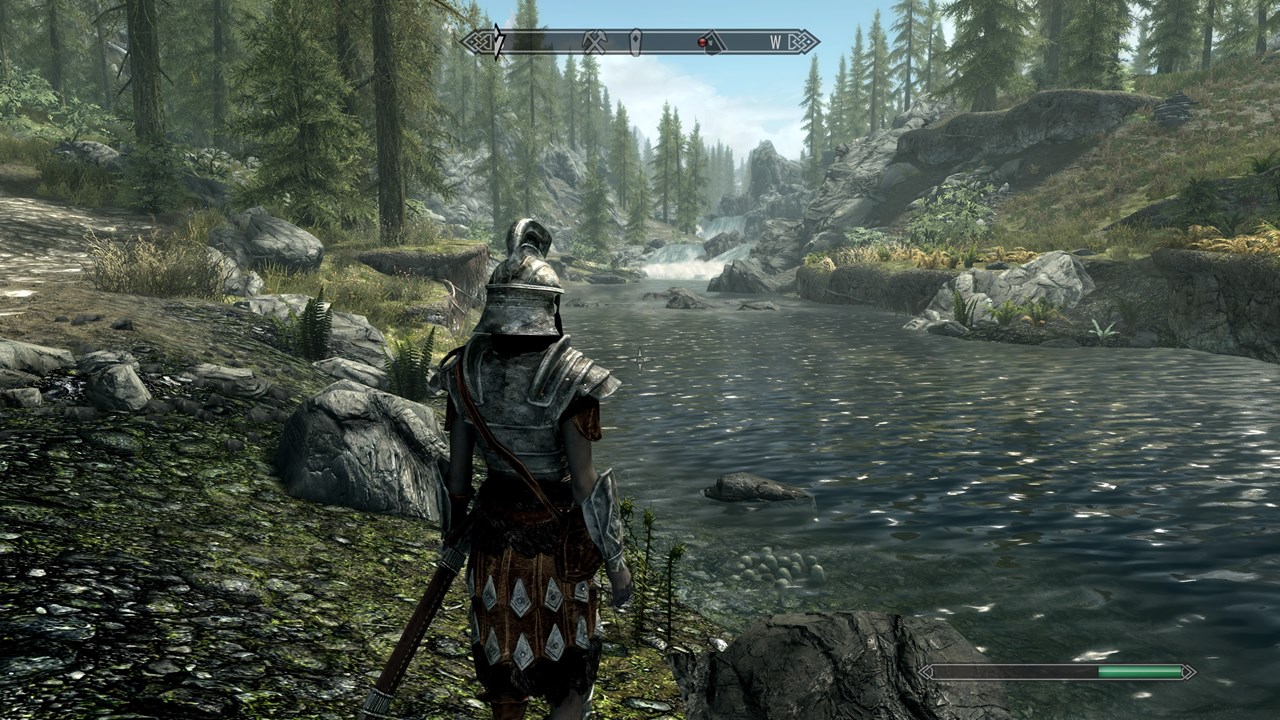Image resolution: width=1280 pixels, height=720 pixels.
Task: Click the red enemy dot on compass
Action: [703, 42]
